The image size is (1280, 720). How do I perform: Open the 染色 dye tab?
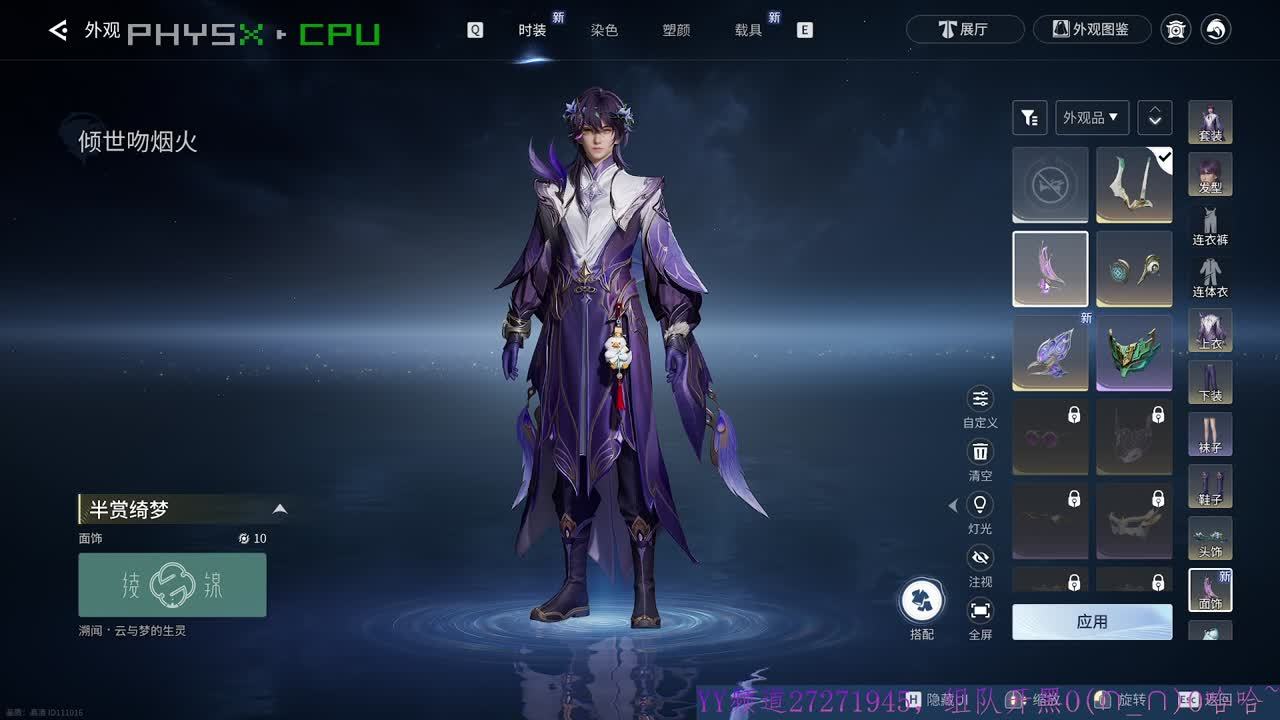pos(604,30)
